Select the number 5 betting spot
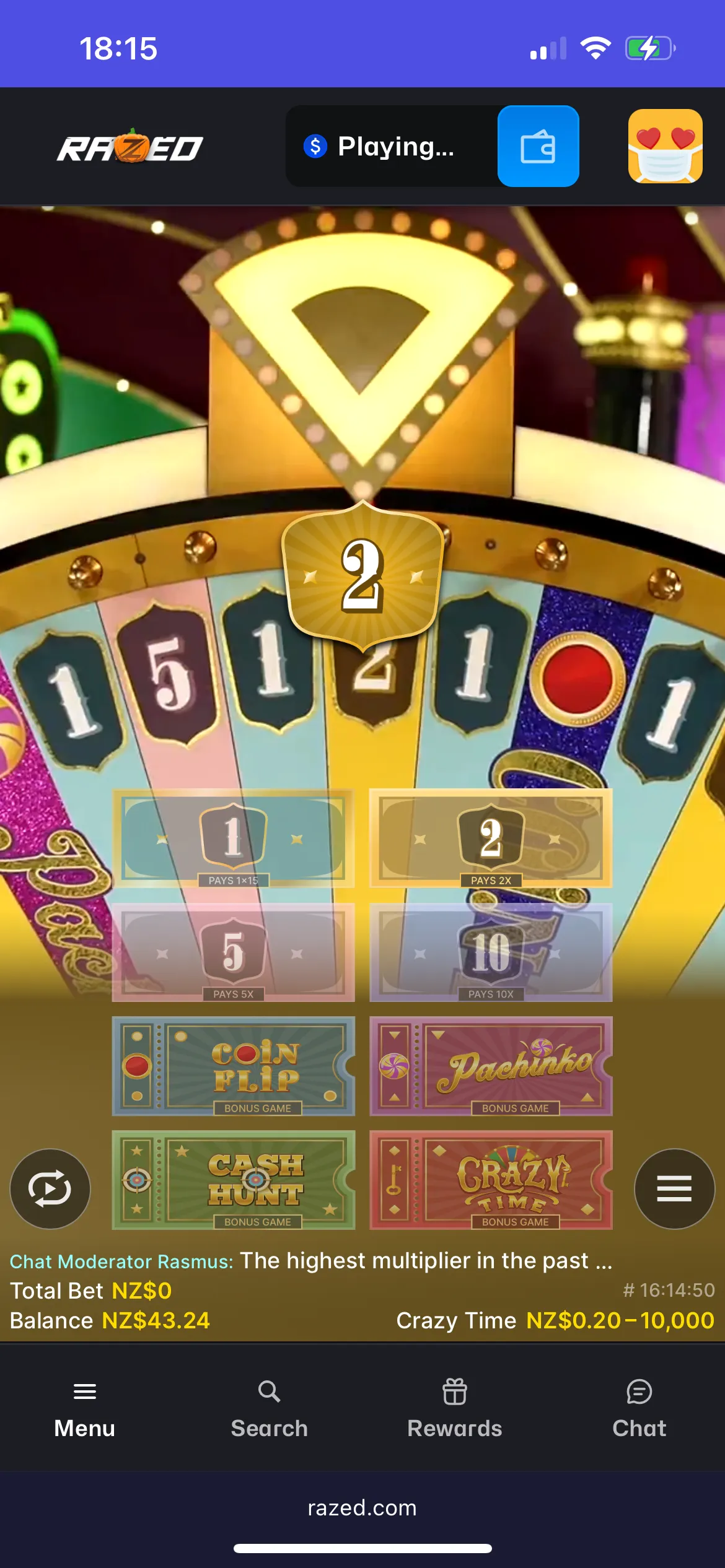The height and width of the screenshot is (1568, 725). pyautogui.click(x=233, y=952)
